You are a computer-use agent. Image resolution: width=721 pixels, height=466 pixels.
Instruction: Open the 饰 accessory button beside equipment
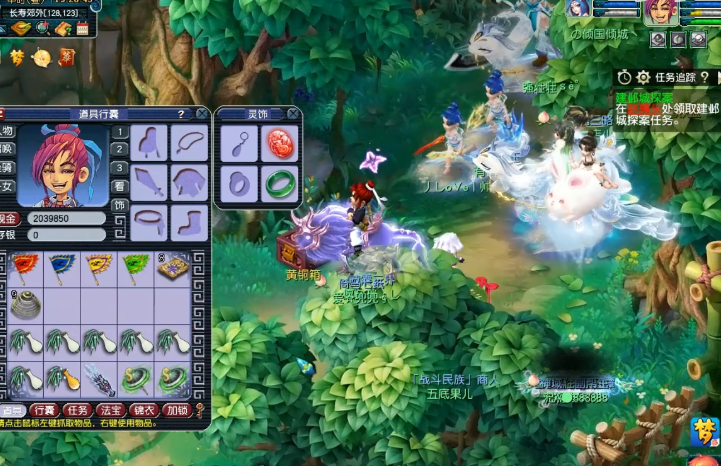click(x=119, y=206)
